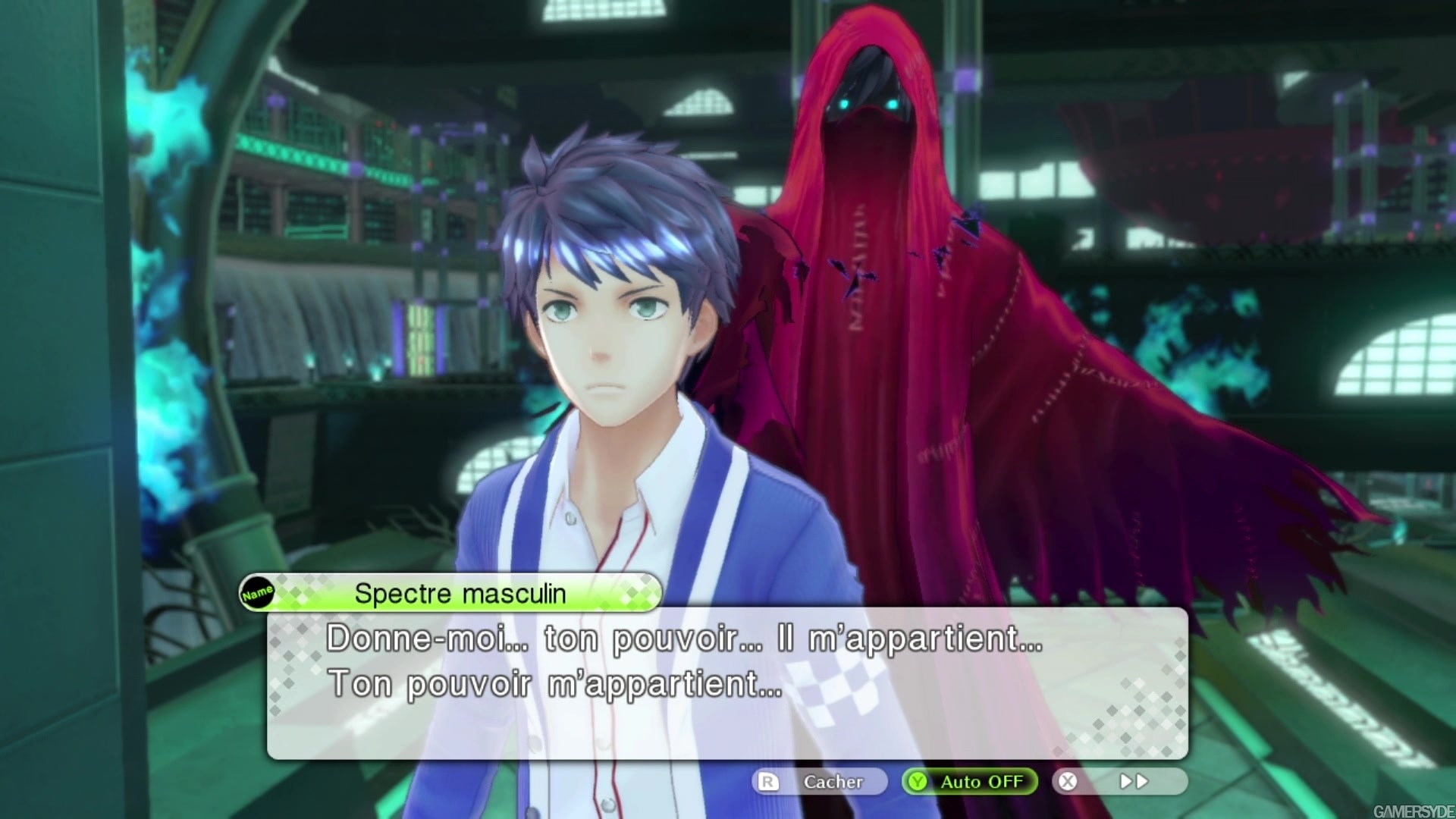Advance the Spectre masculin dialogue text
Viewport: 1456px width, 819px height.
pyautogui.click(x=726, y=682)
